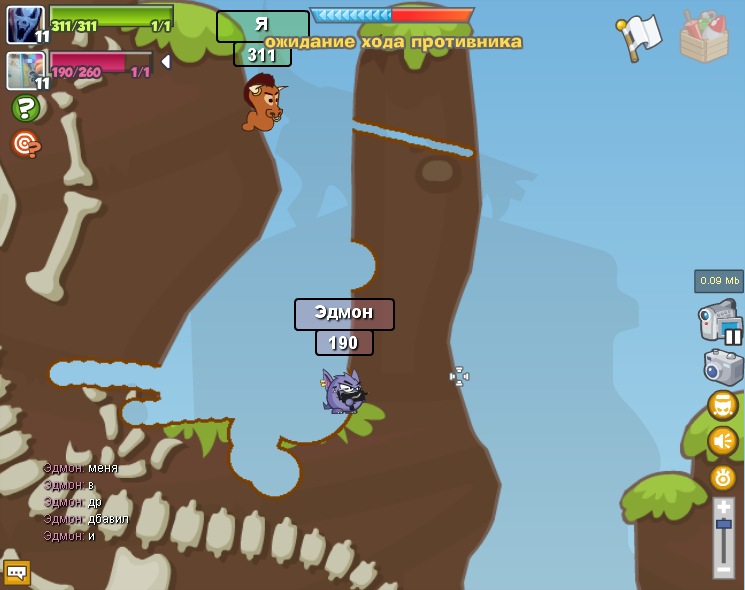Click the white arrow beside opponent's health bar
This screenshot has width=745, height=590.
pos(166,62)
